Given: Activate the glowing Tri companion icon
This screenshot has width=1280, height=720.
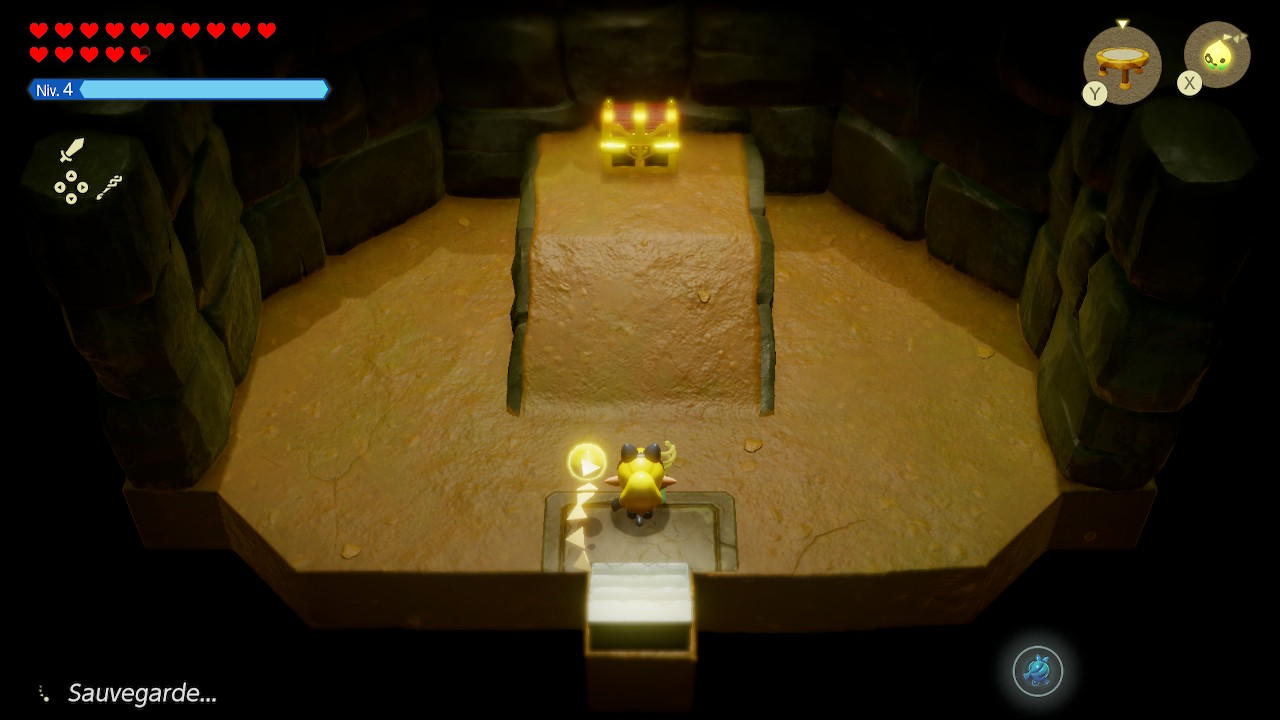Looking at the screenshot, I should pos(1218,54).
